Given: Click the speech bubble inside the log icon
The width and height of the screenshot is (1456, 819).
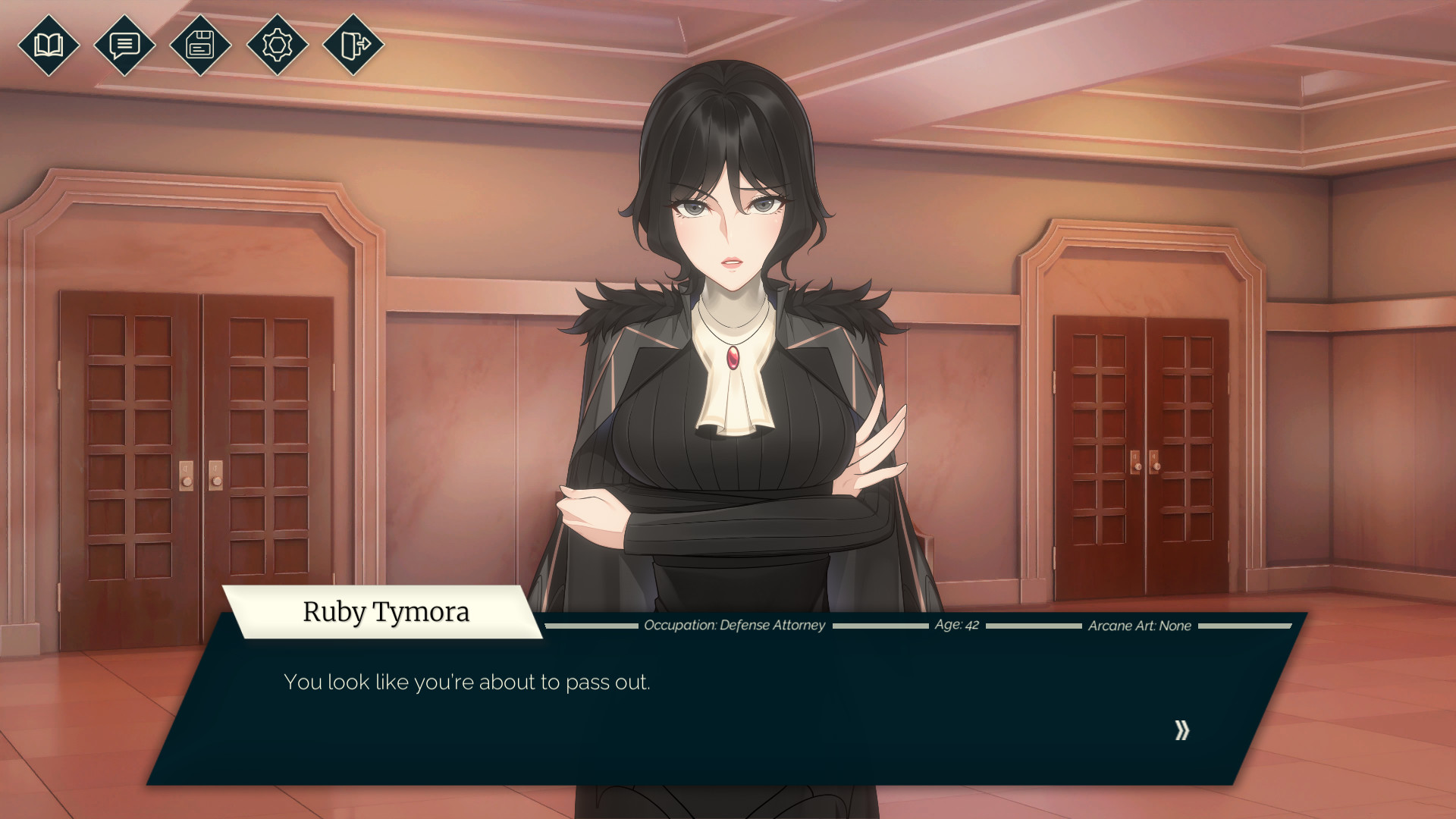Looking at the screenshot, I should 124,44.
